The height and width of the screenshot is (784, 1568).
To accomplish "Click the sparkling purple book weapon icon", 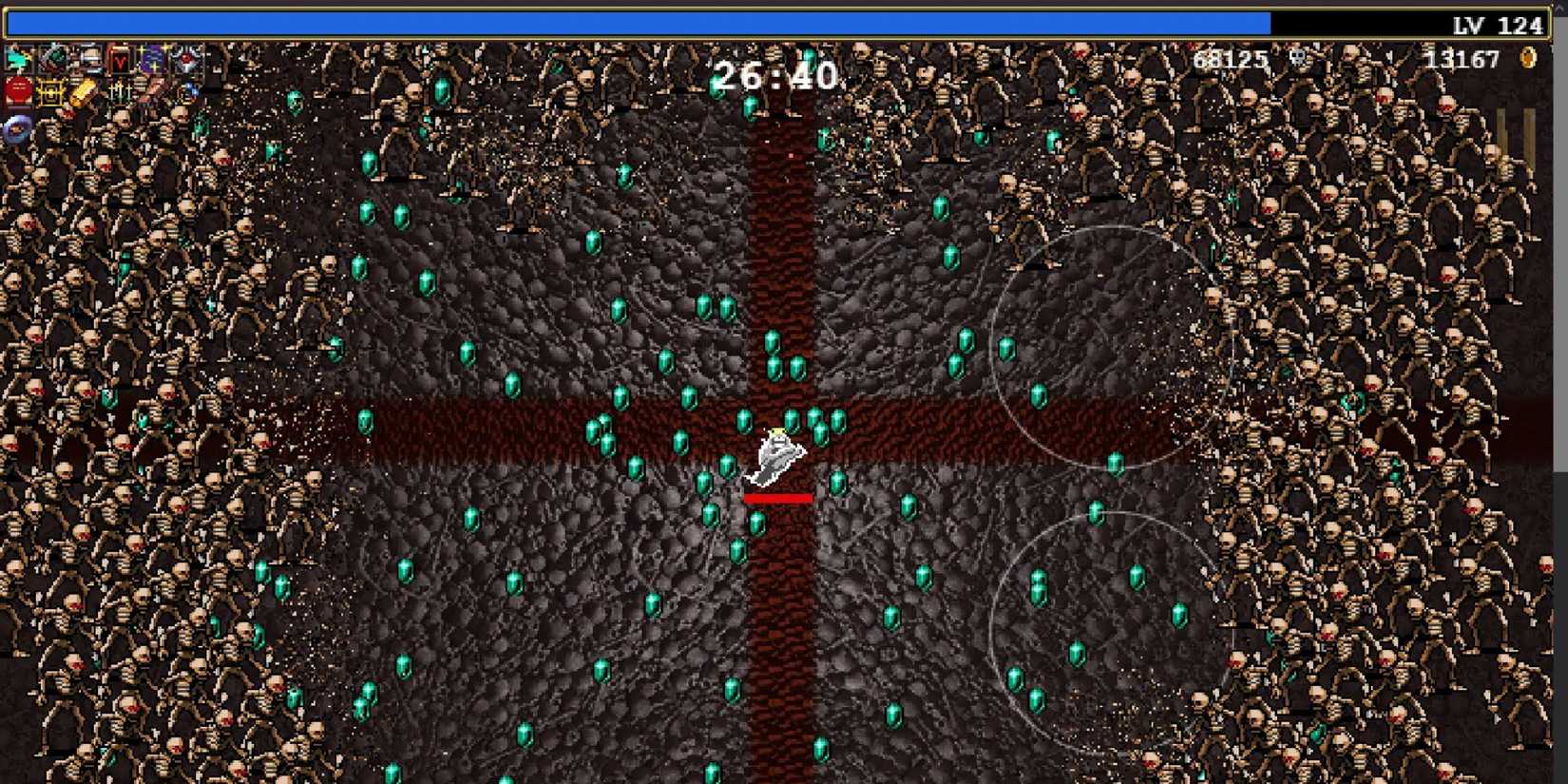I will click(x=153, y=59).
